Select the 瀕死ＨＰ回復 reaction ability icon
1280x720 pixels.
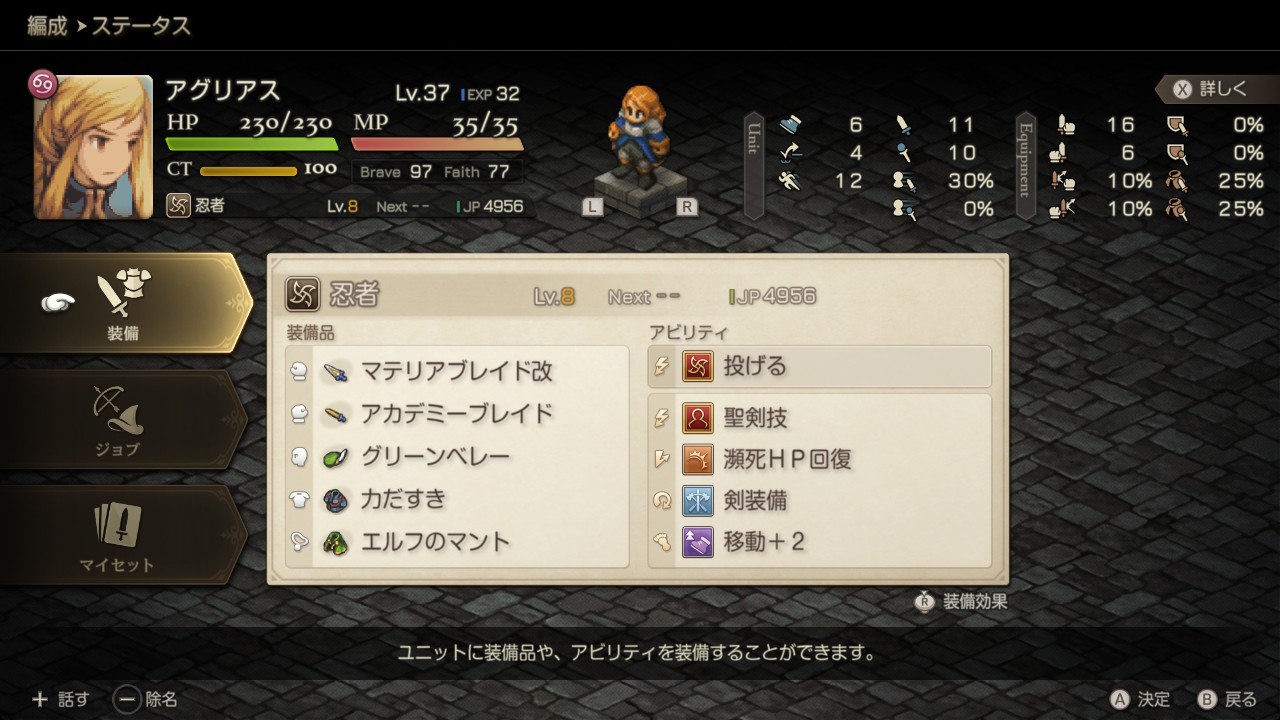(695, 458)
